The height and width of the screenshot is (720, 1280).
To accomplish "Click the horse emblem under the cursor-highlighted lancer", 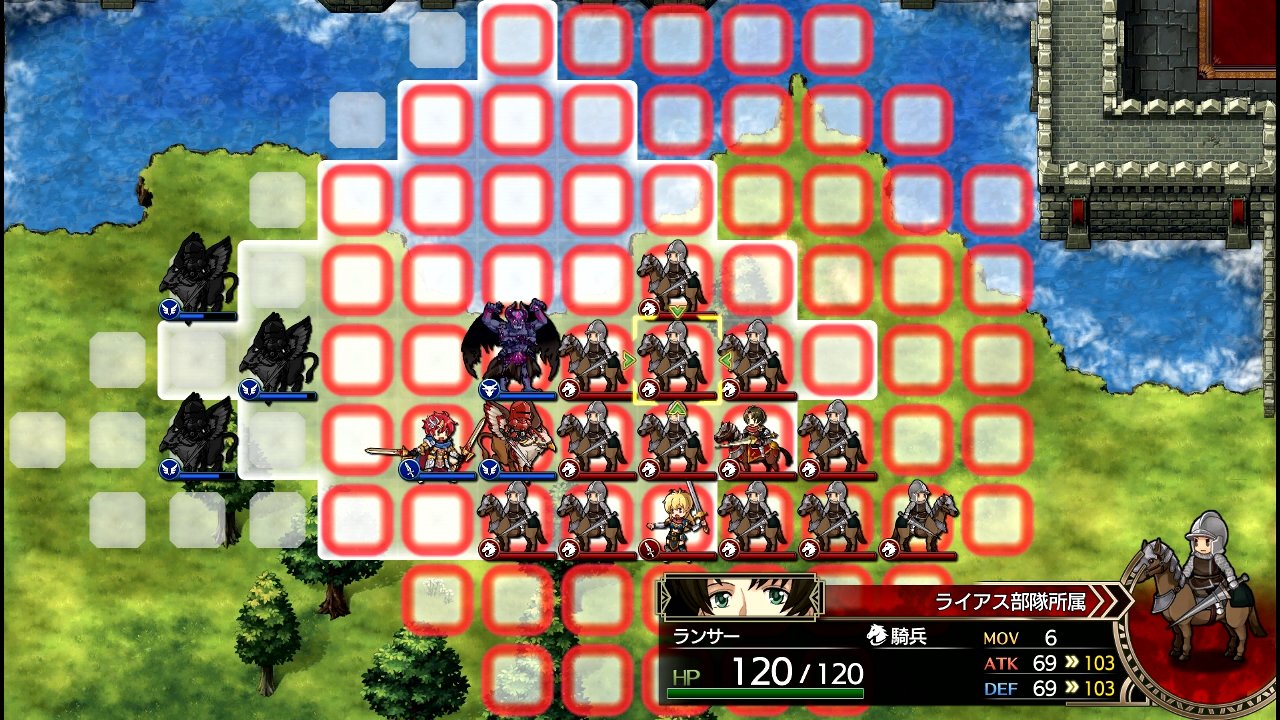I will click(651, 390).
